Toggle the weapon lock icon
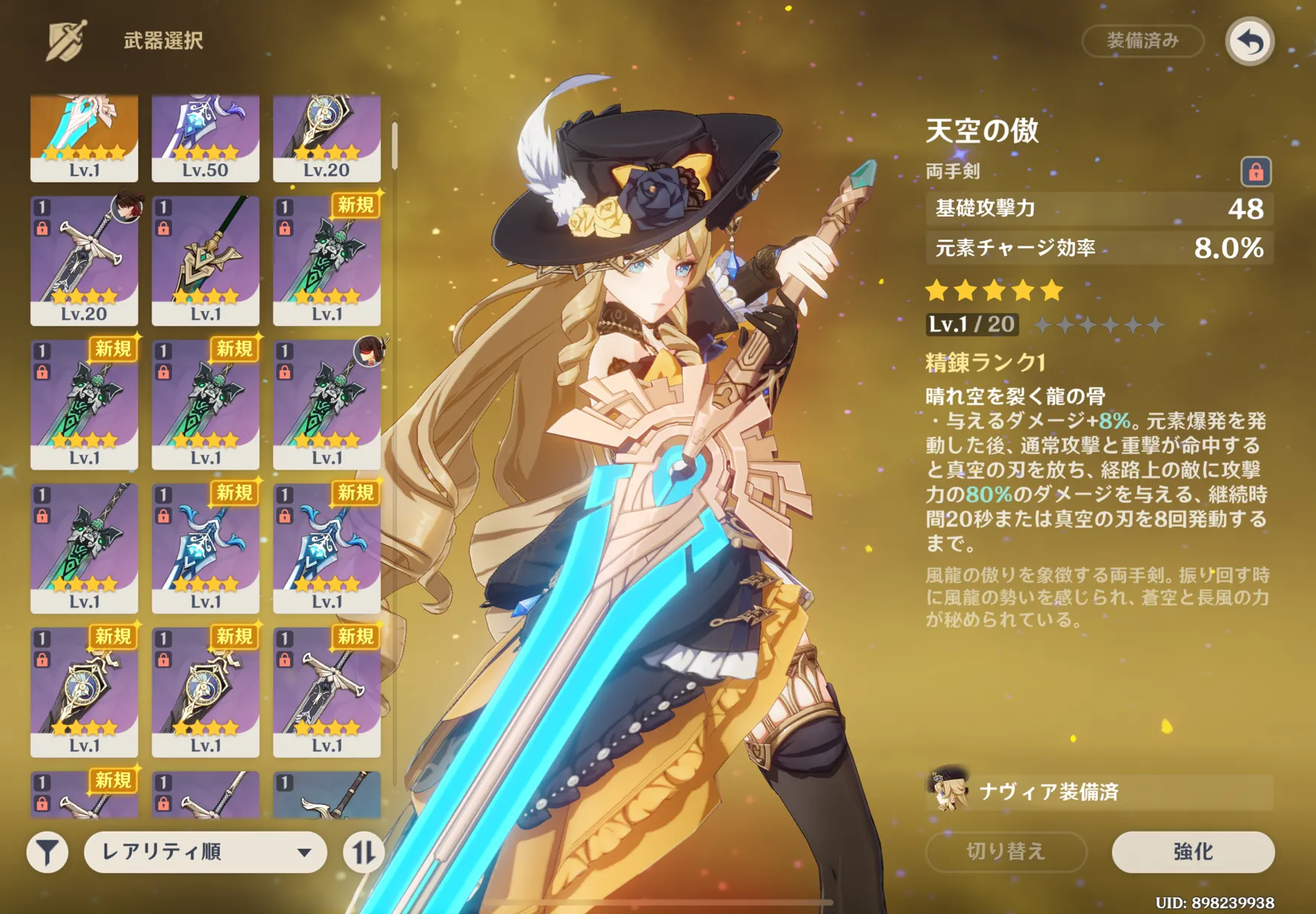Image resolution: width=1316 pixels, height=914 pixels. tap(1255, 172)
